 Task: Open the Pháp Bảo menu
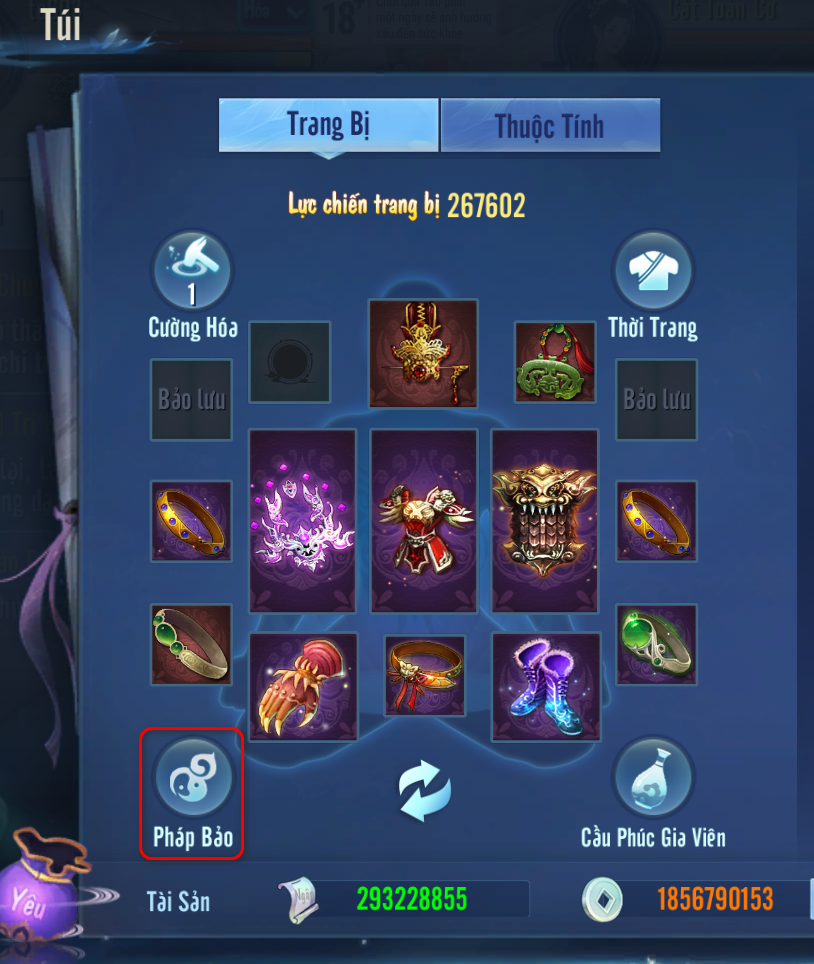pos(192,781)
